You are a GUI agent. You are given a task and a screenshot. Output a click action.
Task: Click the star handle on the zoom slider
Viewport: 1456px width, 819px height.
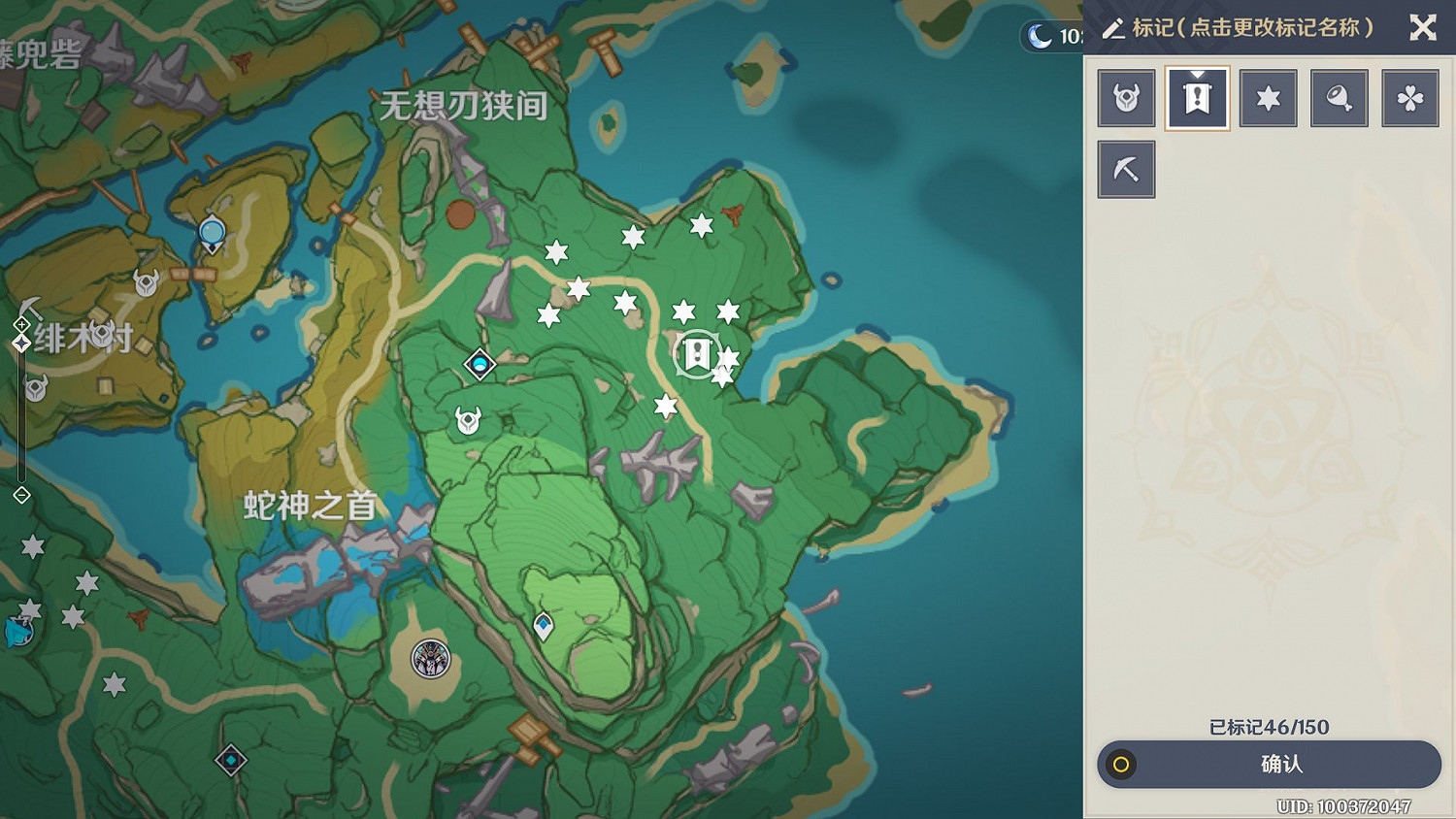21,342
